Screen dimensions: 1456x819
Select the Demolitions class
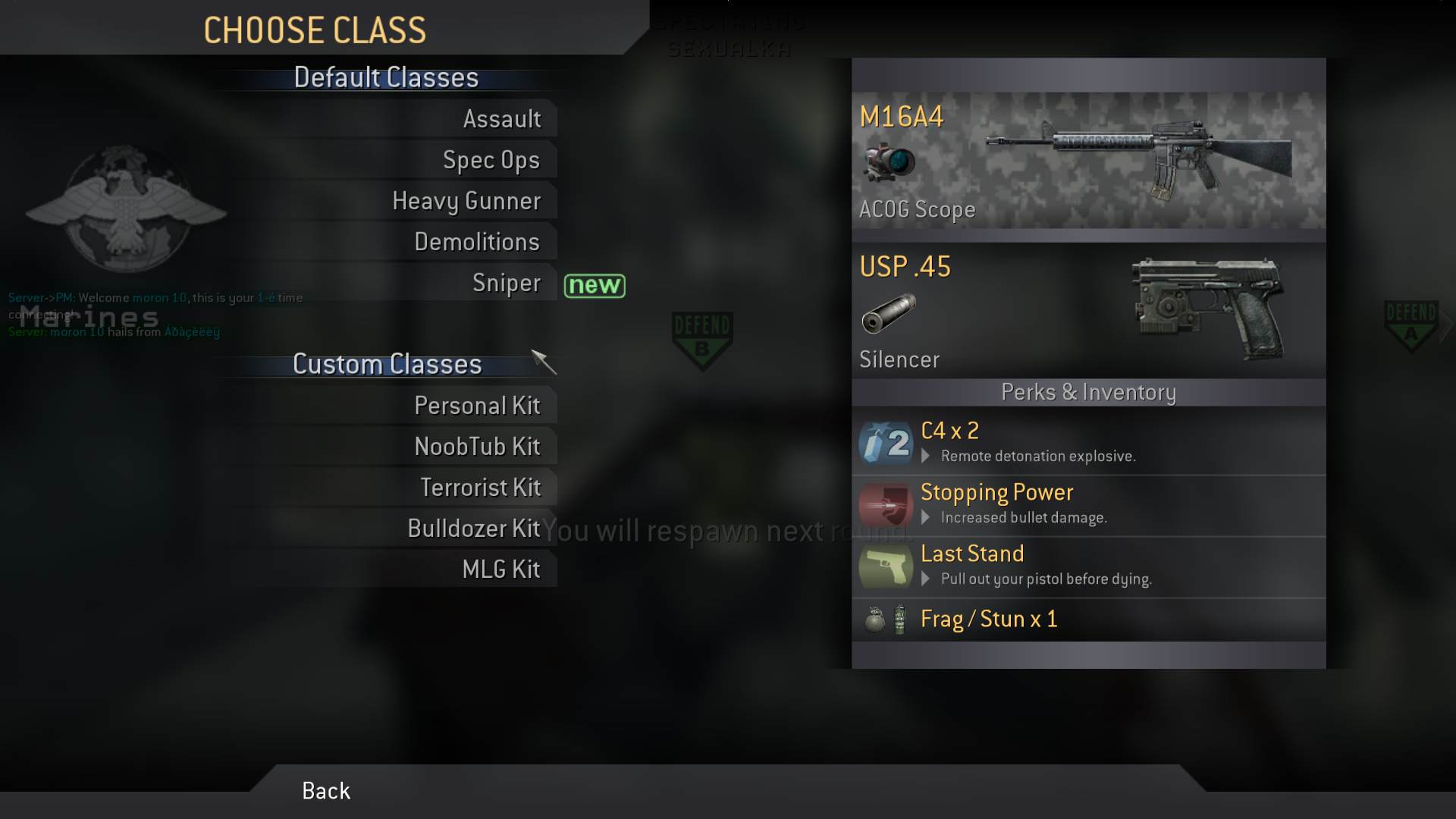(x=476, y=242)
